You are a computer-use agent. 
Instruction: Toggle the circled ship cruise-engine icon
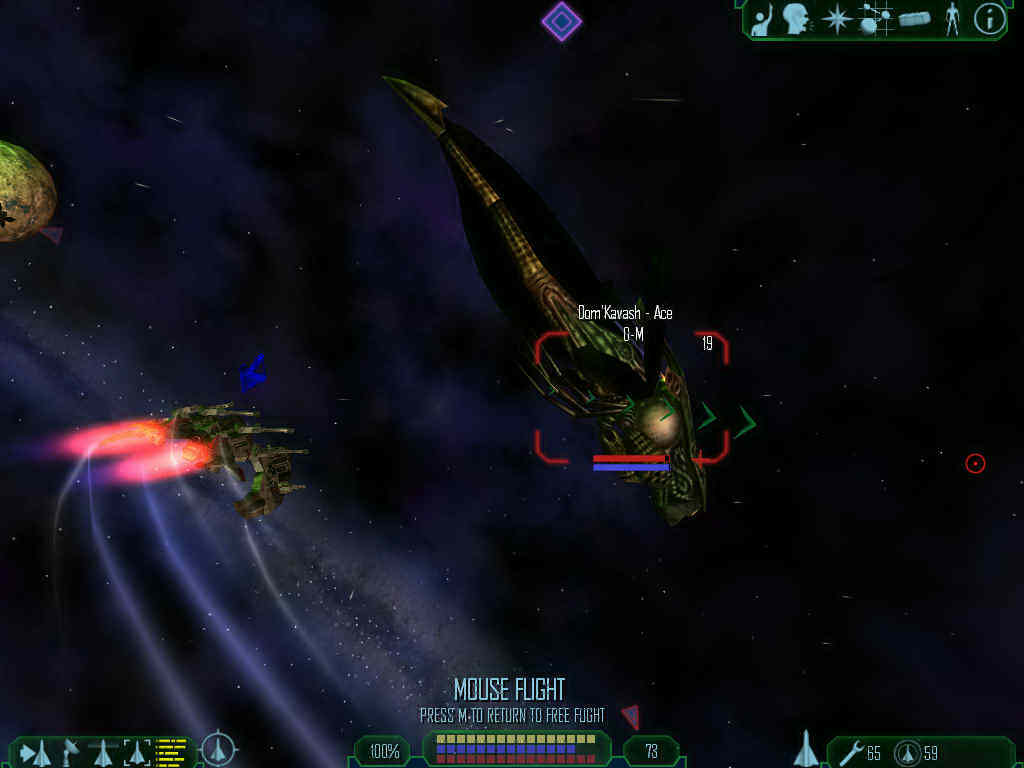tap(218, 749)
